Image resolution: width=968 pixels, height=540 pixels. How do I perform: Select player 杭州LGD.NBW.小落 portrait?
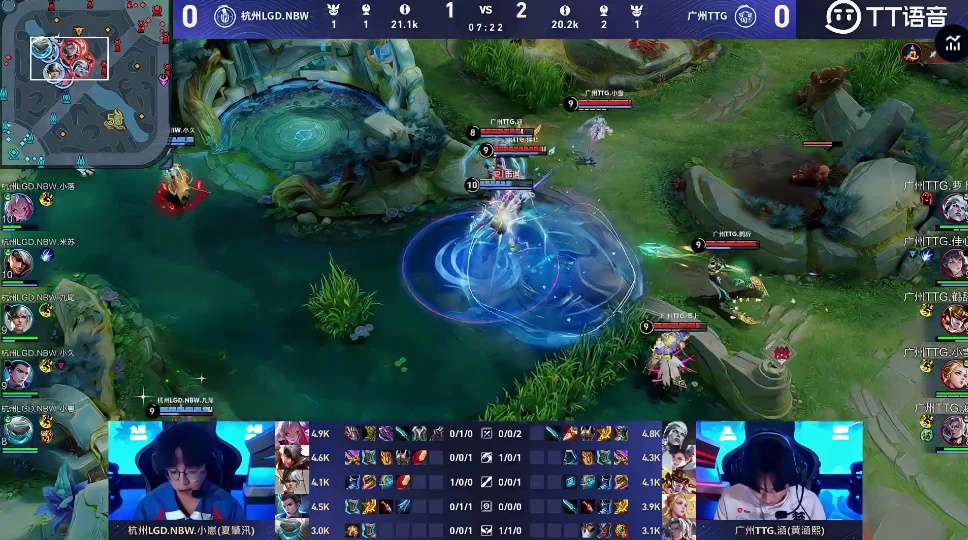19,207
